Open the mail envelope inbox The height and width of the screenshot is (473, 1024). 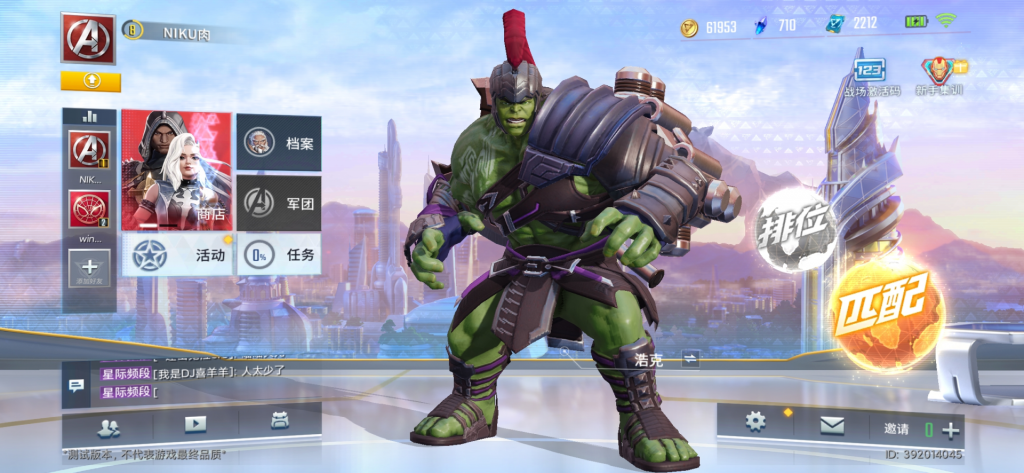coord(832,426)
